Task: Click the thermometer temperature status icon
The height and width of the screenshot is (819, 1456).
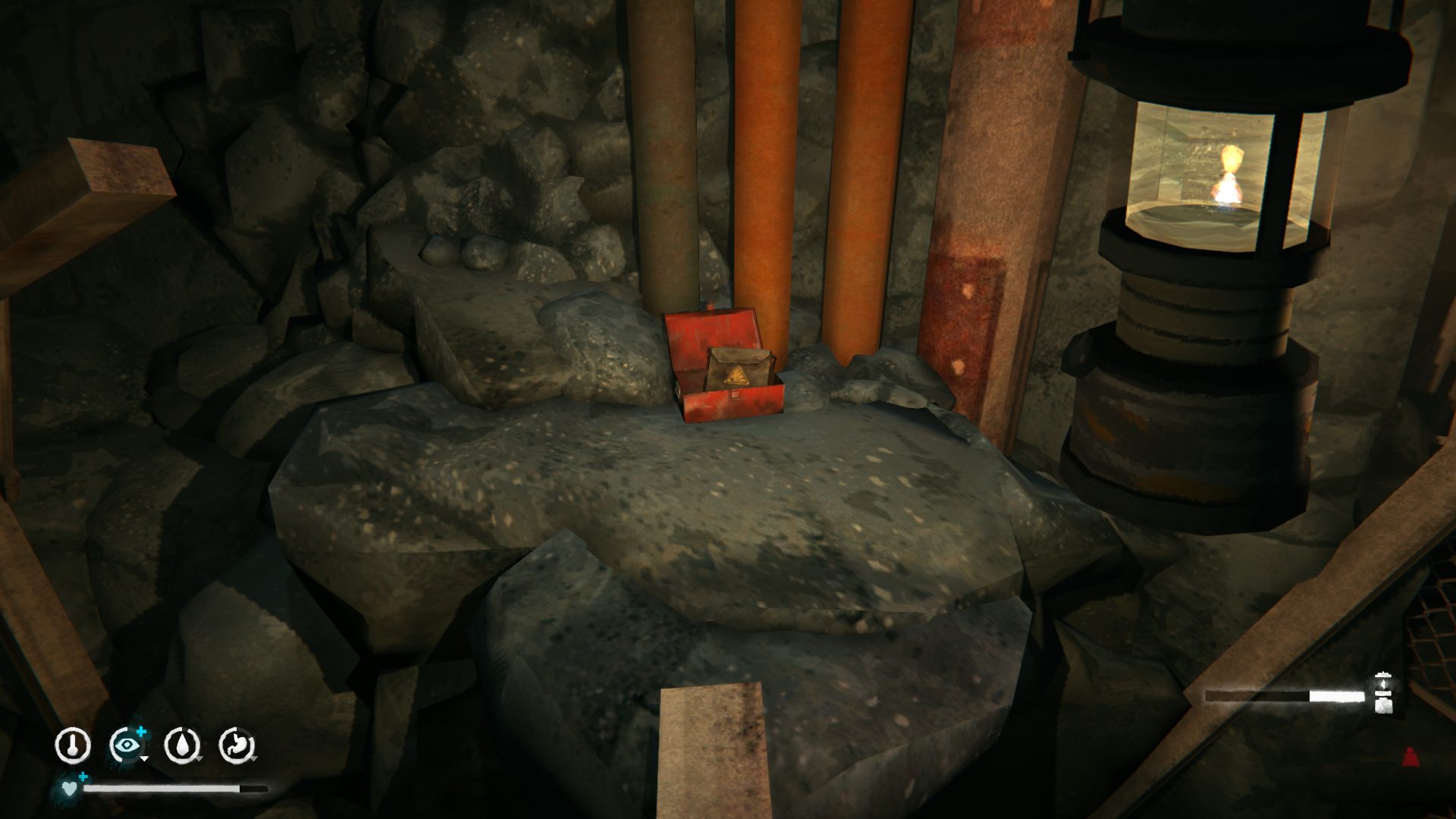Action: click(73, 745)
